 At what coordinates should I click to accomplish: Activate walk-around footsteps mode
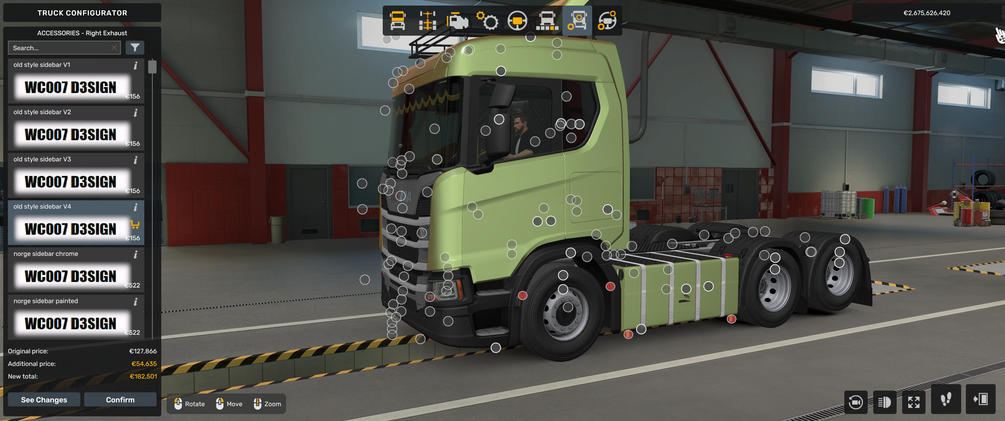945,400
